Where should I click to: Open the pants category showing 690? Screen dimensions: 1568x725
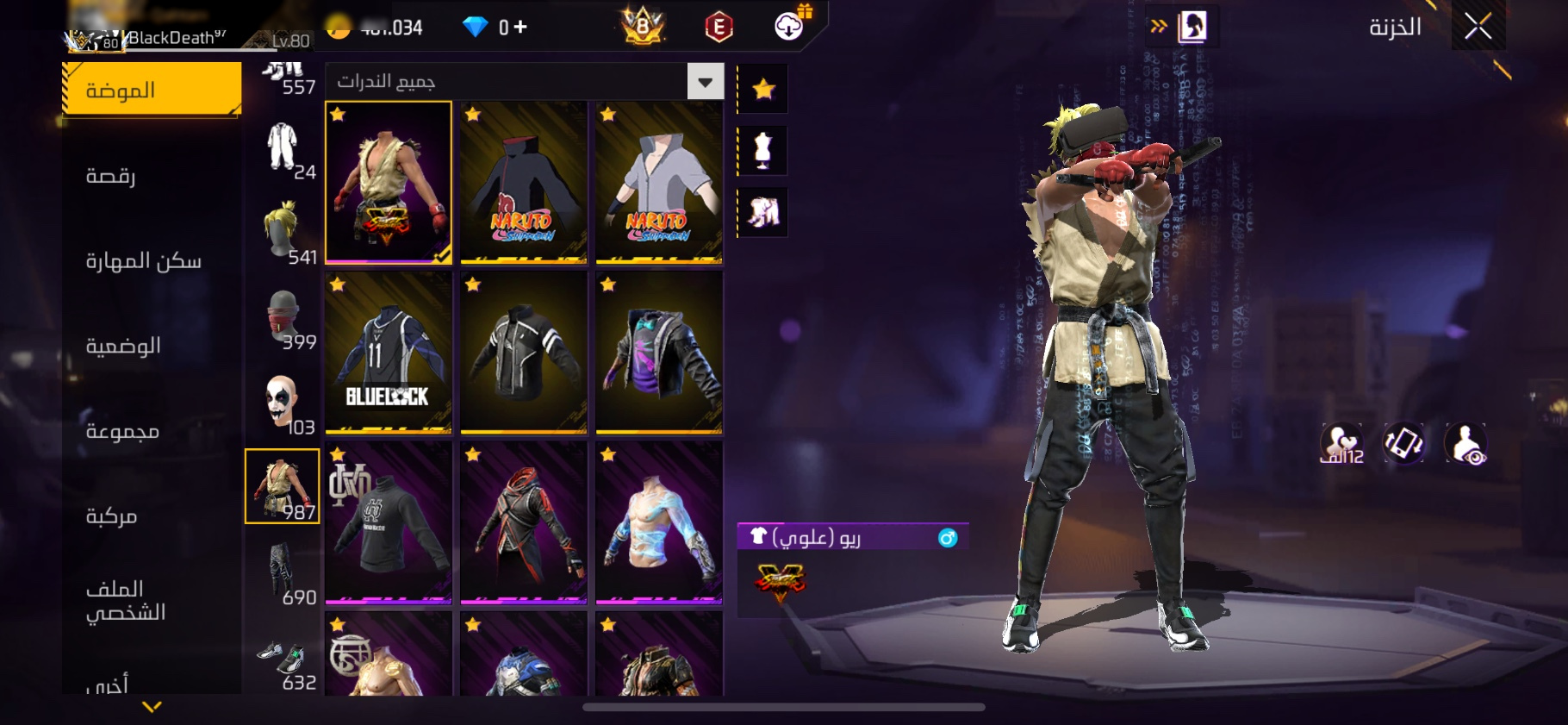(283, 573)
